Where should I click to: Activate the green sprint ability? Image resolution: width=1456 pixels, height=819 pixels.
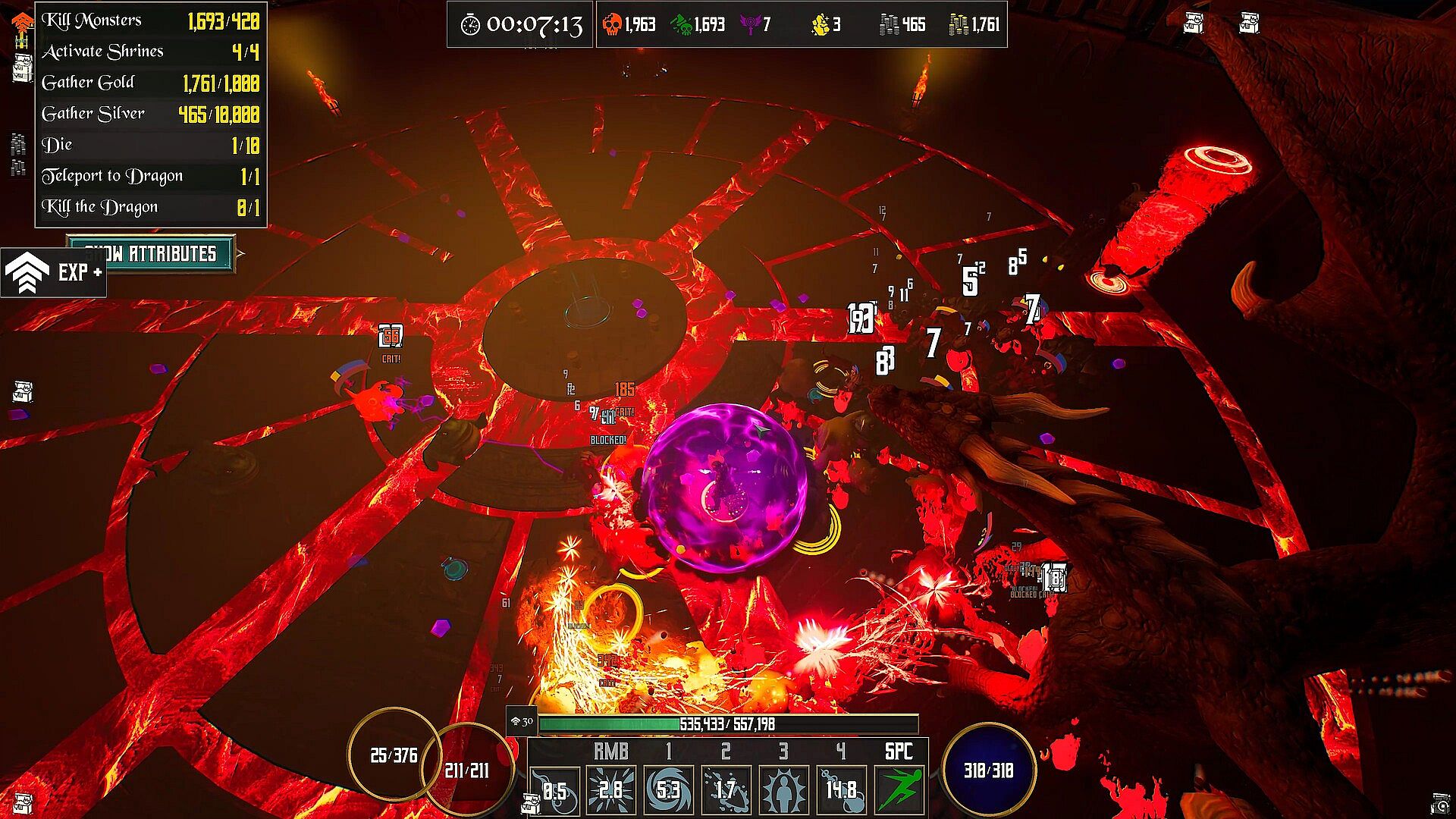click(899, 790)
